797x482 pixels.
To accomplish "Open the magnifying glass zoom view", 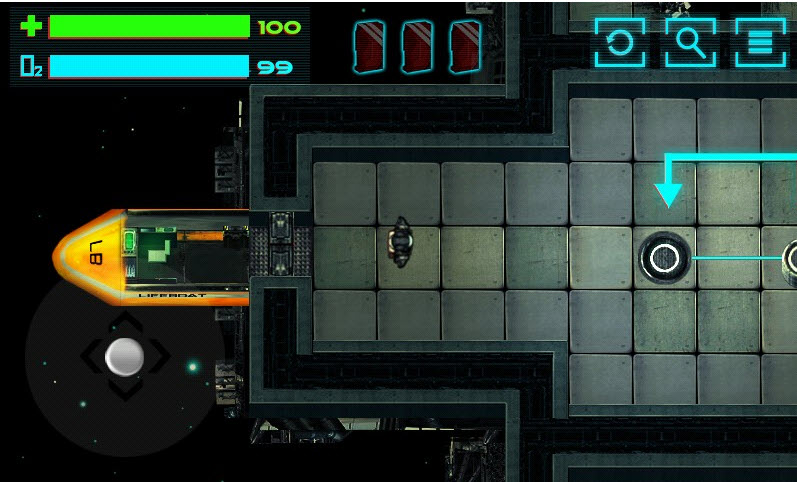I will pyautogui.click(x=690, y=43).
